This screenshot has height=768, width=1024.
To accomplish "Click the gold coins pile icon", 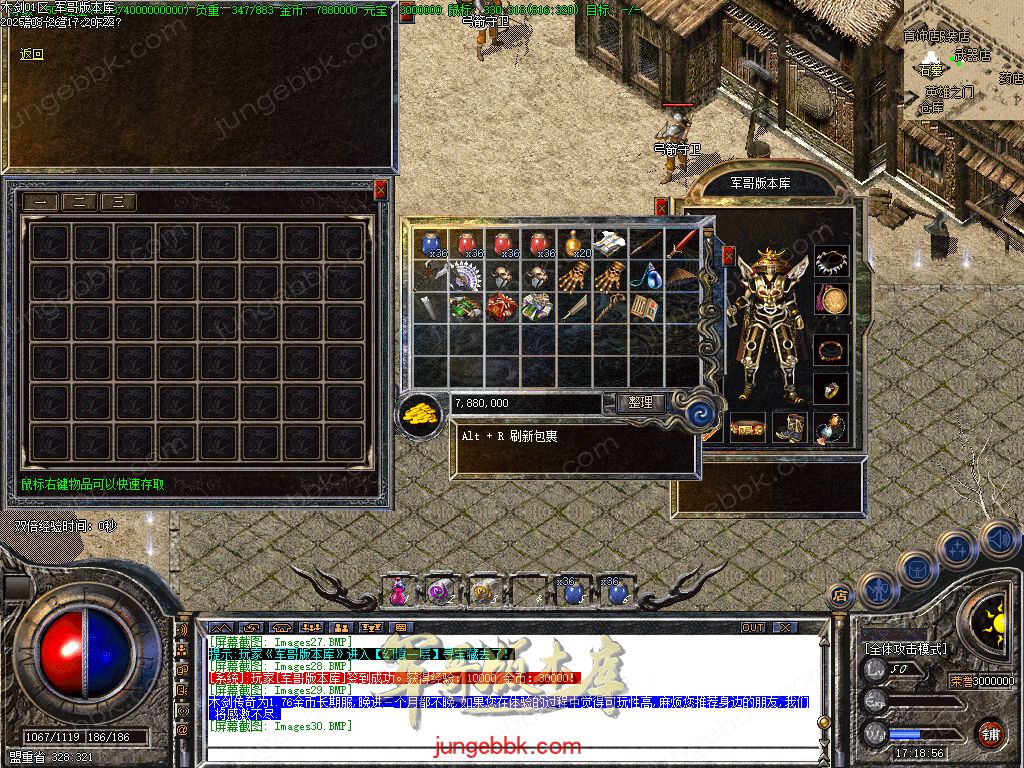I will pos(420,414).
